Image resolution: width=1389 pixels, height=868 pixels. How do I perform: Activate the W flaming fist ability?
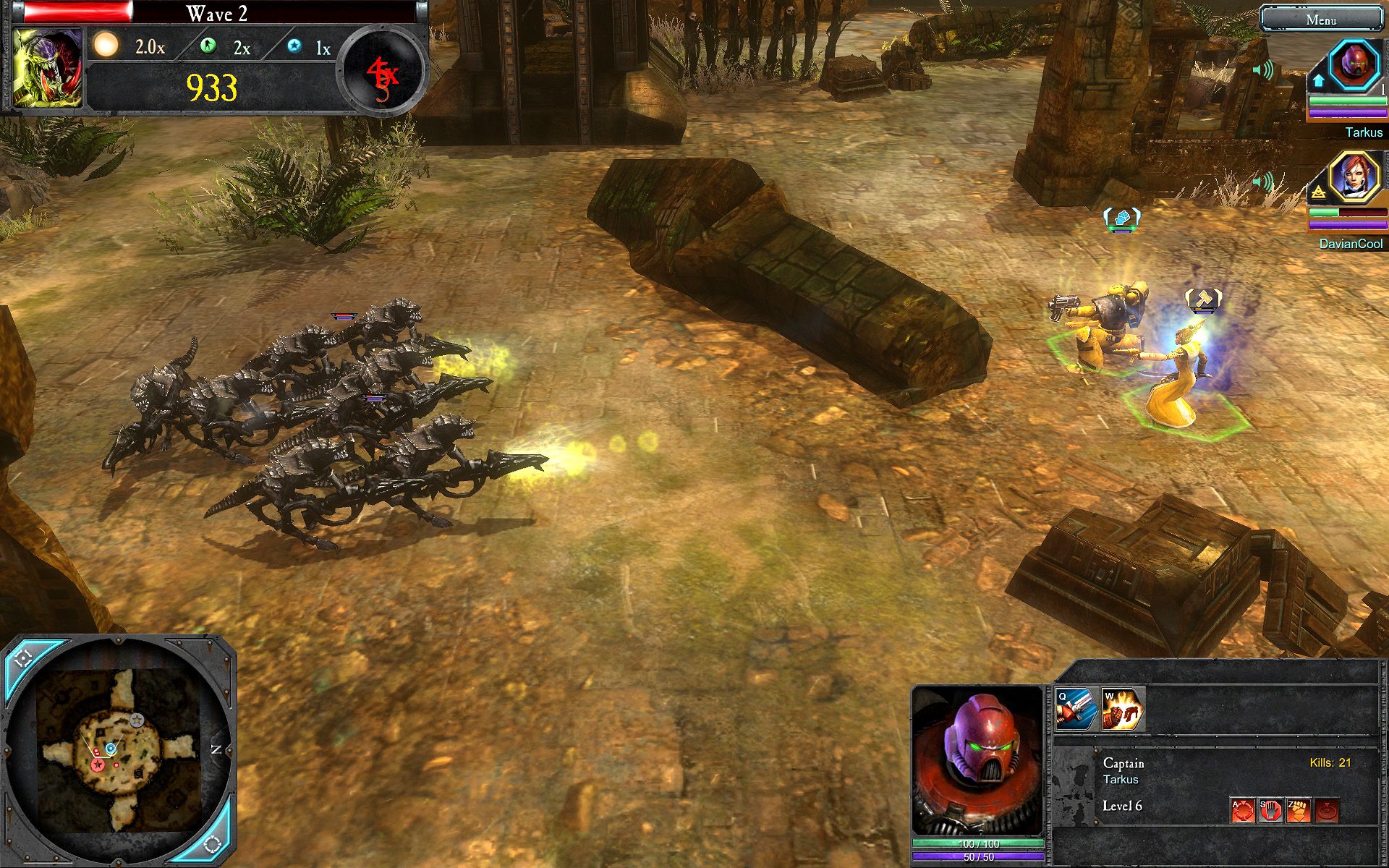click(x=1122, y=710)
